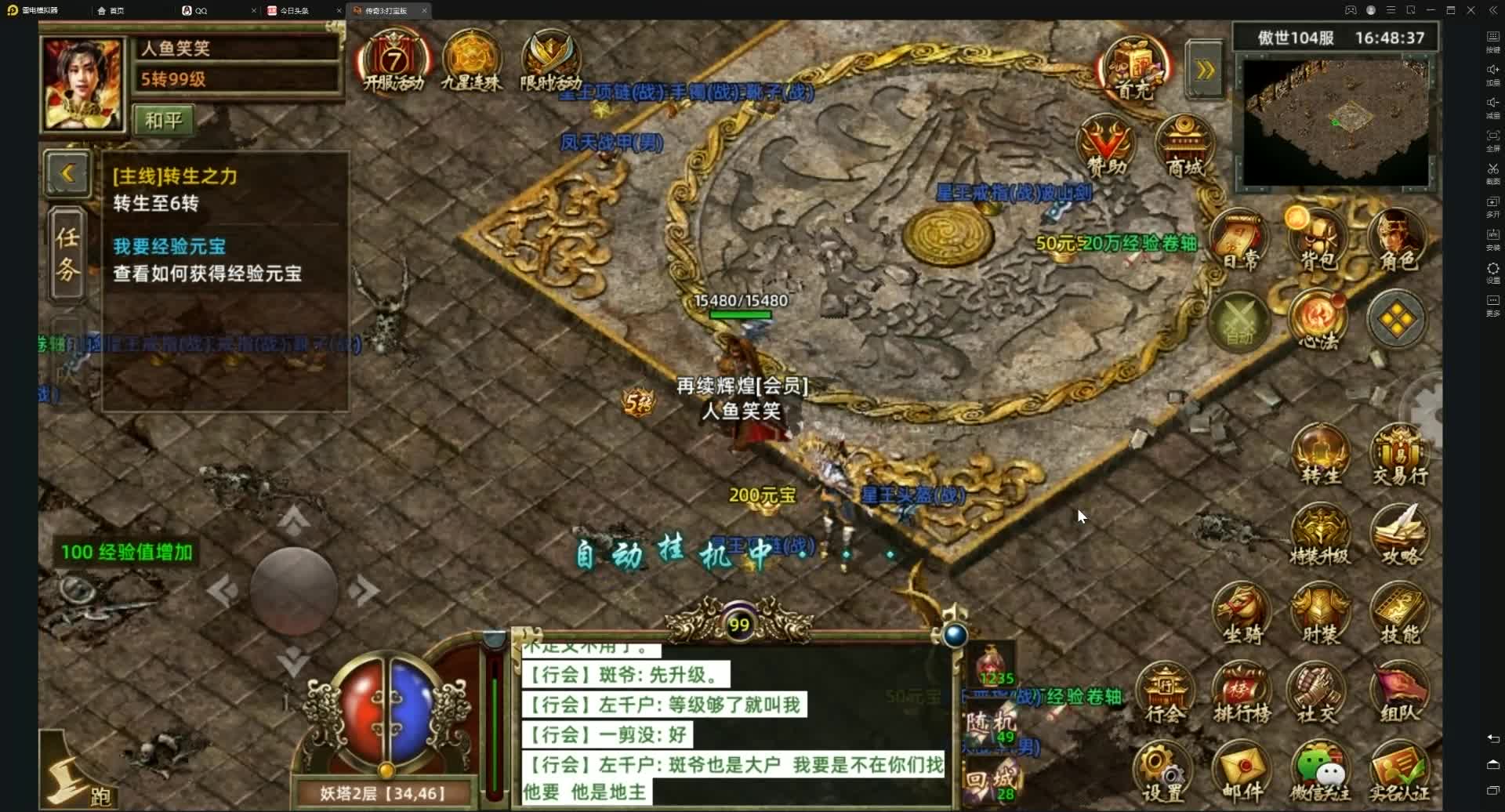The image size is (1505, 812).
Task: Expand more activities via the double chevron
Action: pos(1205,68)
